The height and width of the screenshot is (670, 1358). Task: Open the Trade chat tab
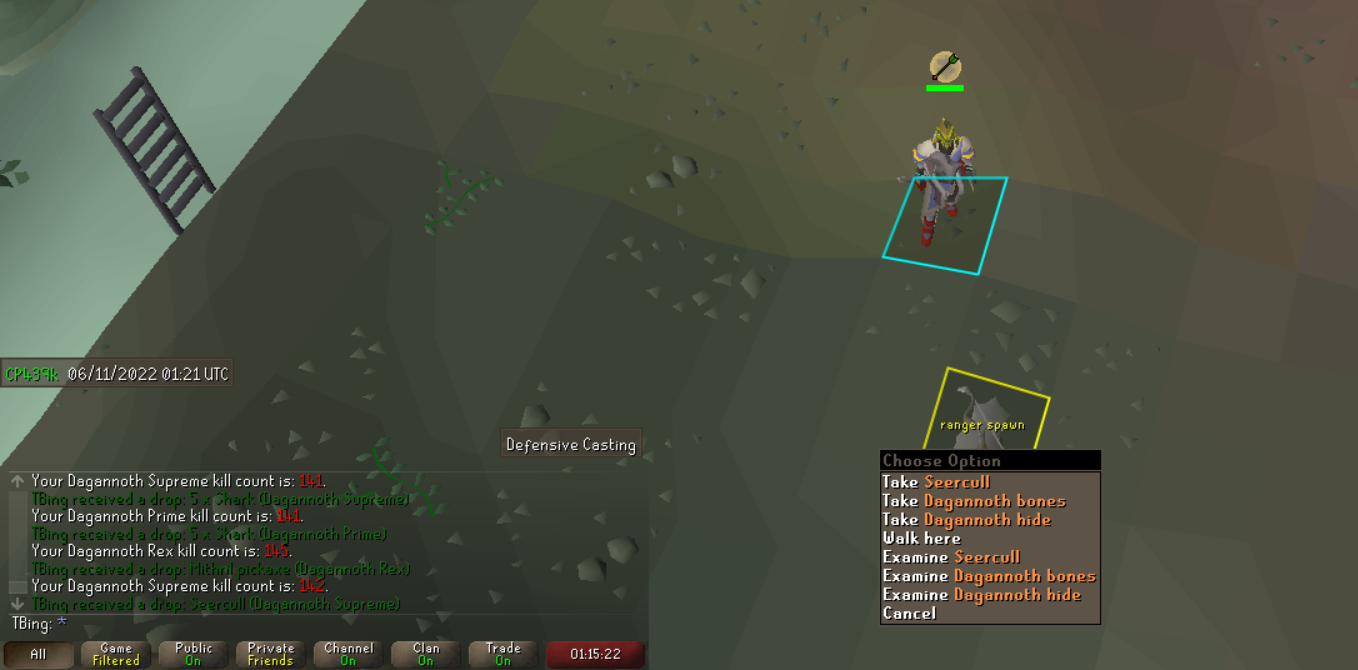pyautogui.click(x=503, y=655)
